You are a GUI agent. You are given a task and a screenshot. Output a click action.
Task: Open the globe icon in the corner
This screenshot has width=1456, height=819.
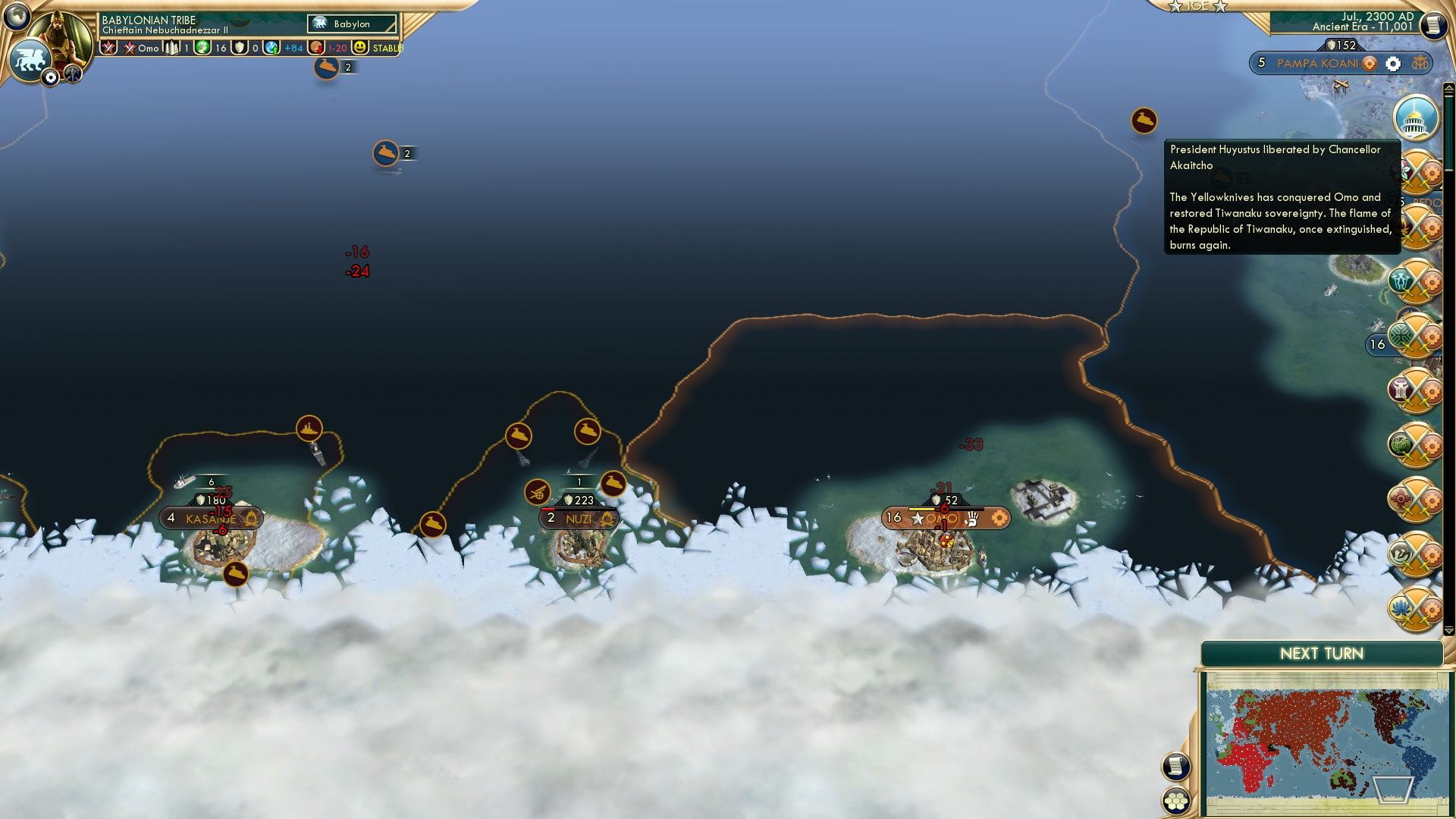(17, 15)
